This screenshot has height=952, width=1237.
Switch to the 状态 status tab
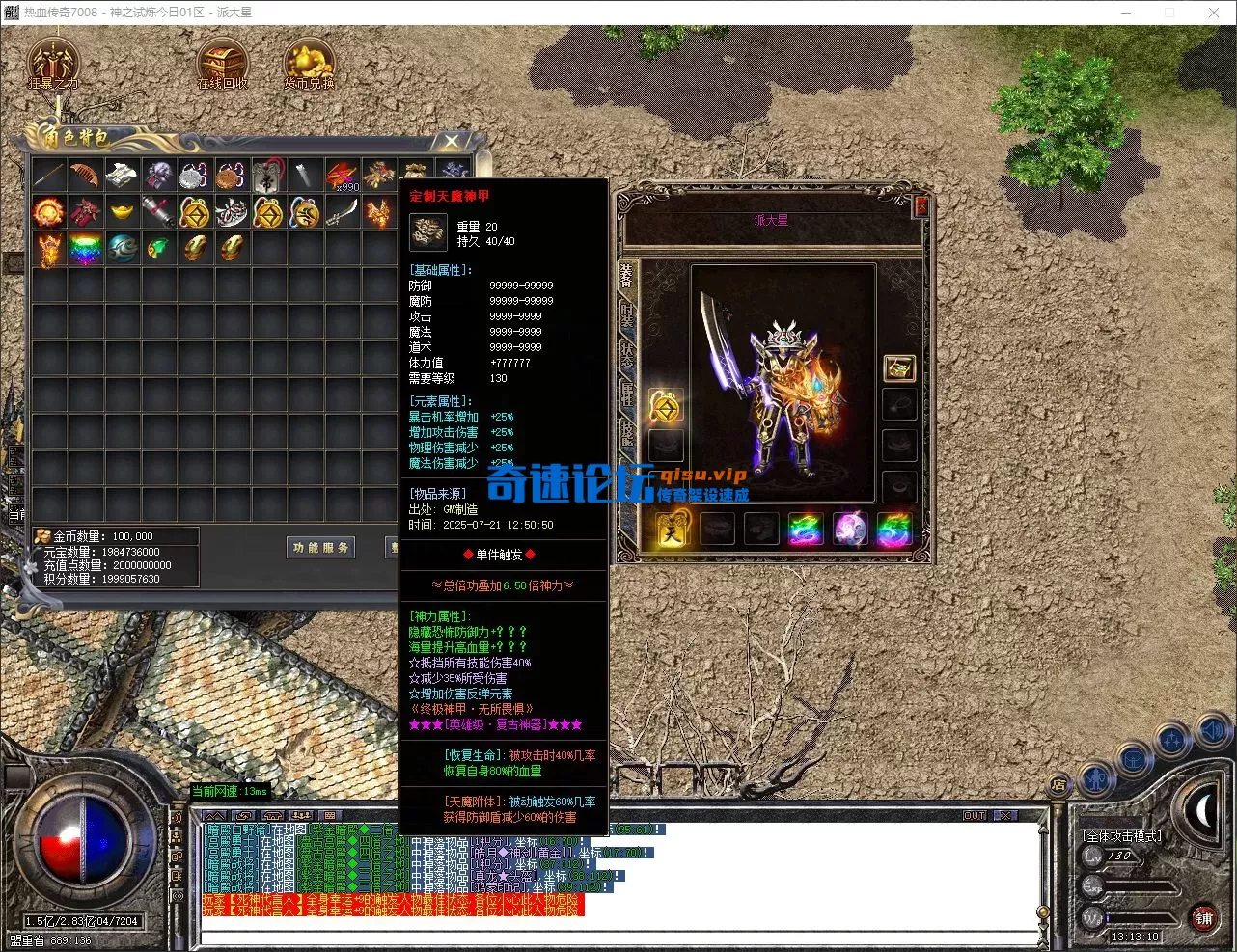[x=627, y=354]
